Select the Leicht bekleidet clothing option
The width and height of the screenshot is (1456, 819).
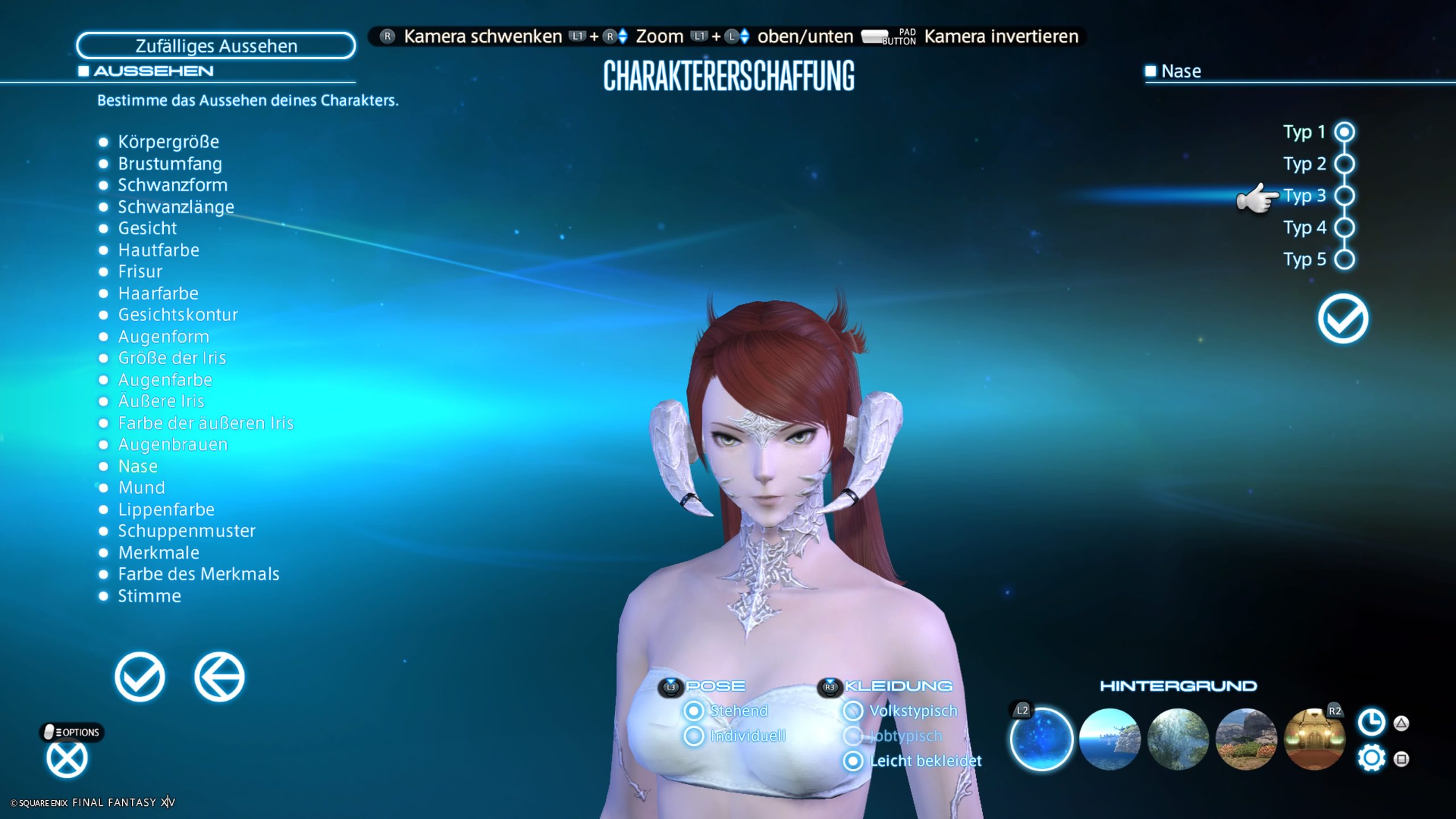pyautogui.click(x=853, y=761)
